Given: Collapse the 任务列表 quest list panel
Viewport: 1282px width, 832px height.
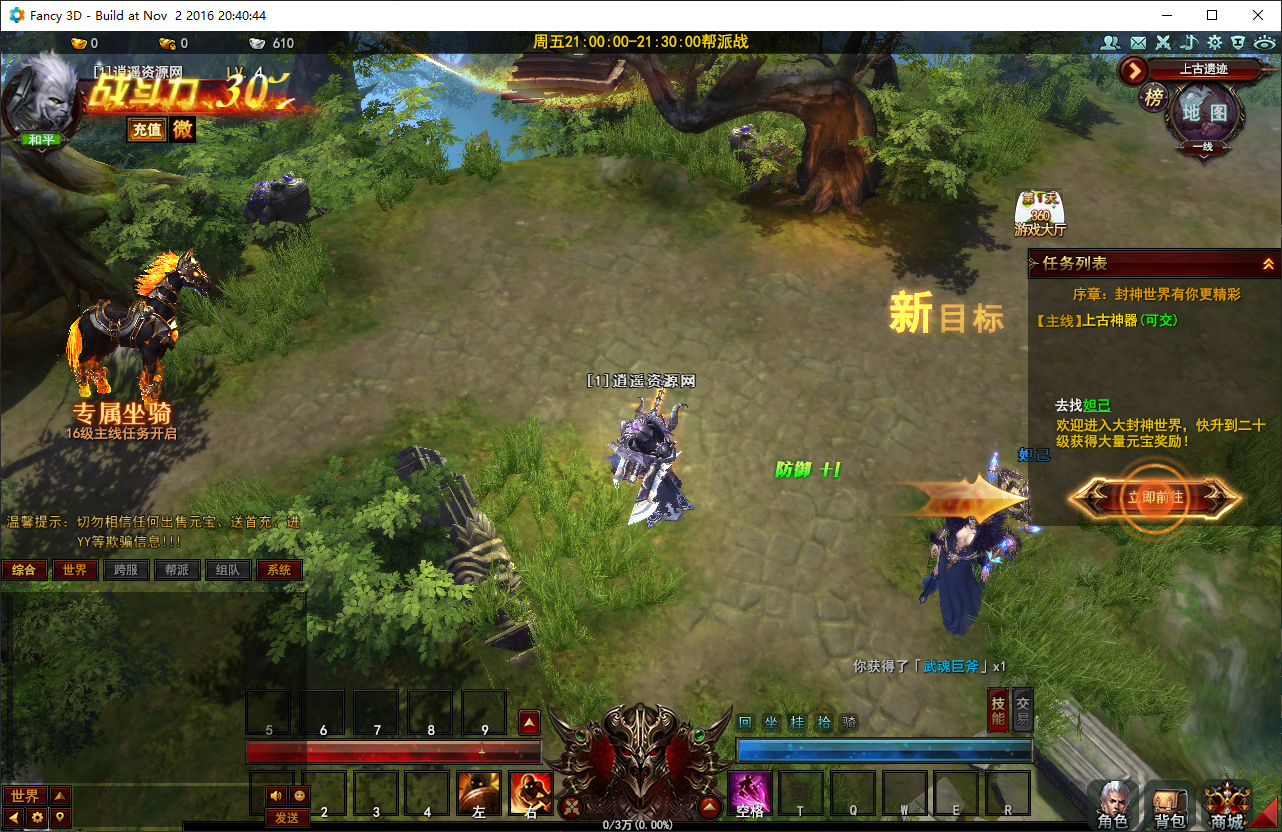Looking at the screenshot, I should [1267, 264].
